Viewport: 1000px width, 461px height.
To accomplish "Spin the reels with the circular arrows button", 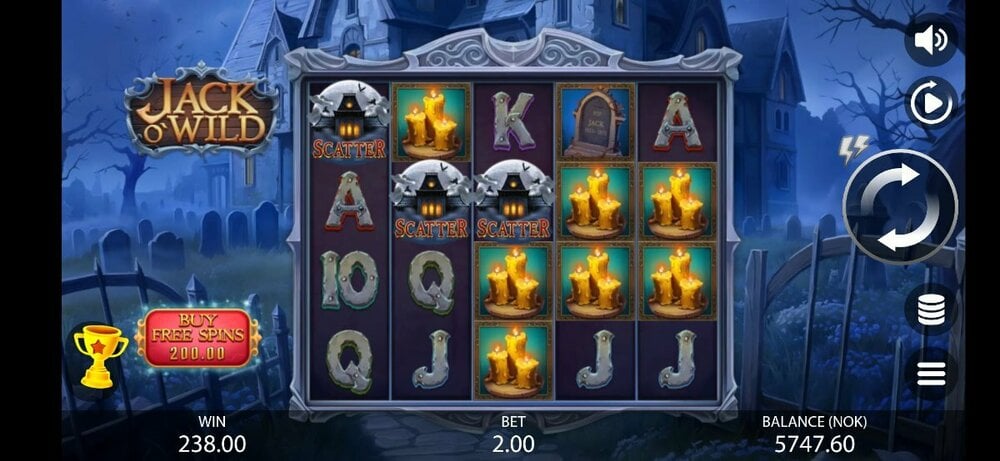I will (x=899, y=207).
